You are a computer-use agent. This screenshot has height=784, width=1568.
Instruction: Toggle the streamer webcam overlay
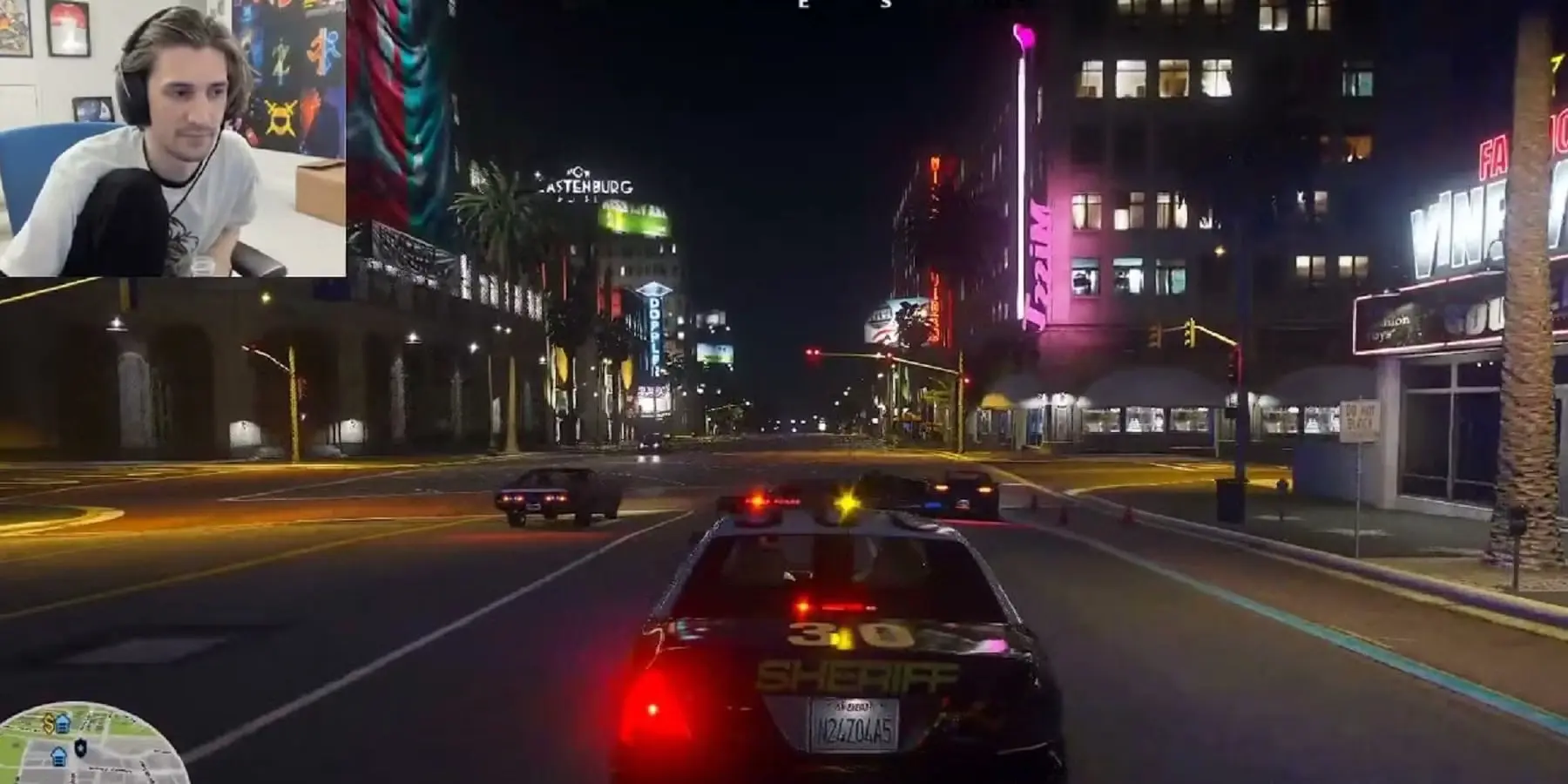174,139
